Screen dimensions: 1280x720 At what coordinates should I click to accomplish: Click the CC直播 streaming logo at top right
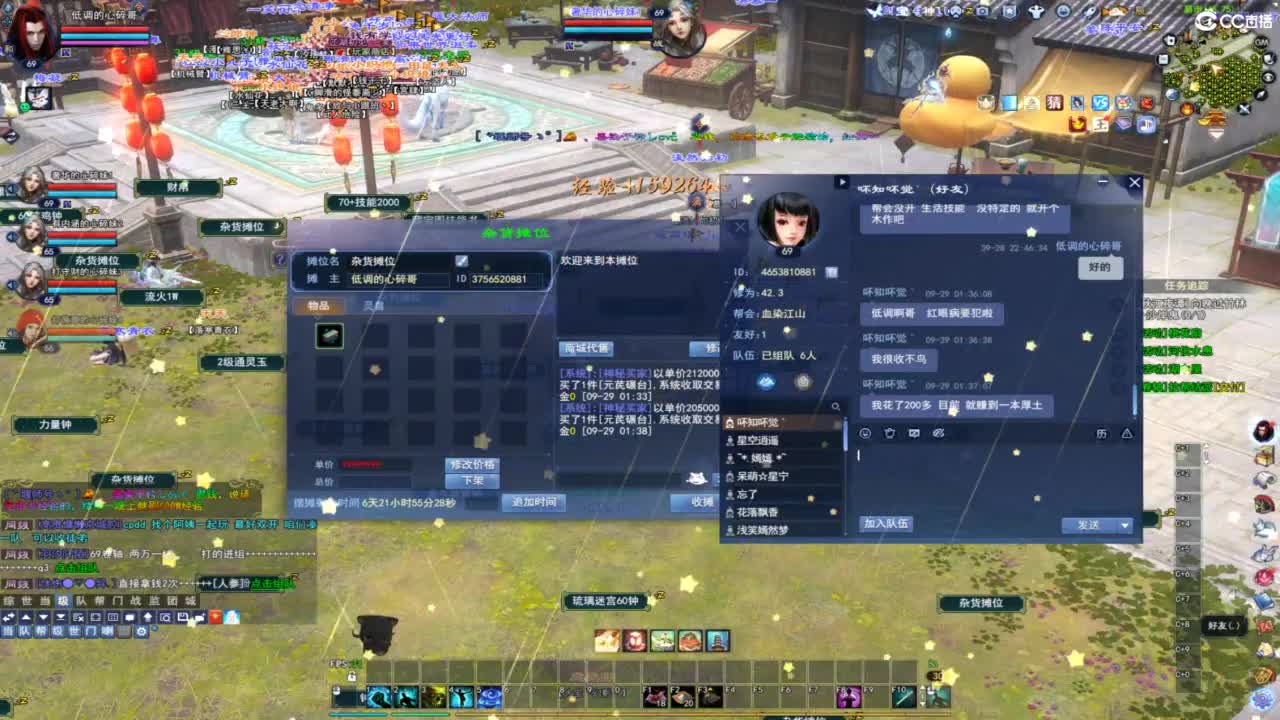(x=1235, y=21)
